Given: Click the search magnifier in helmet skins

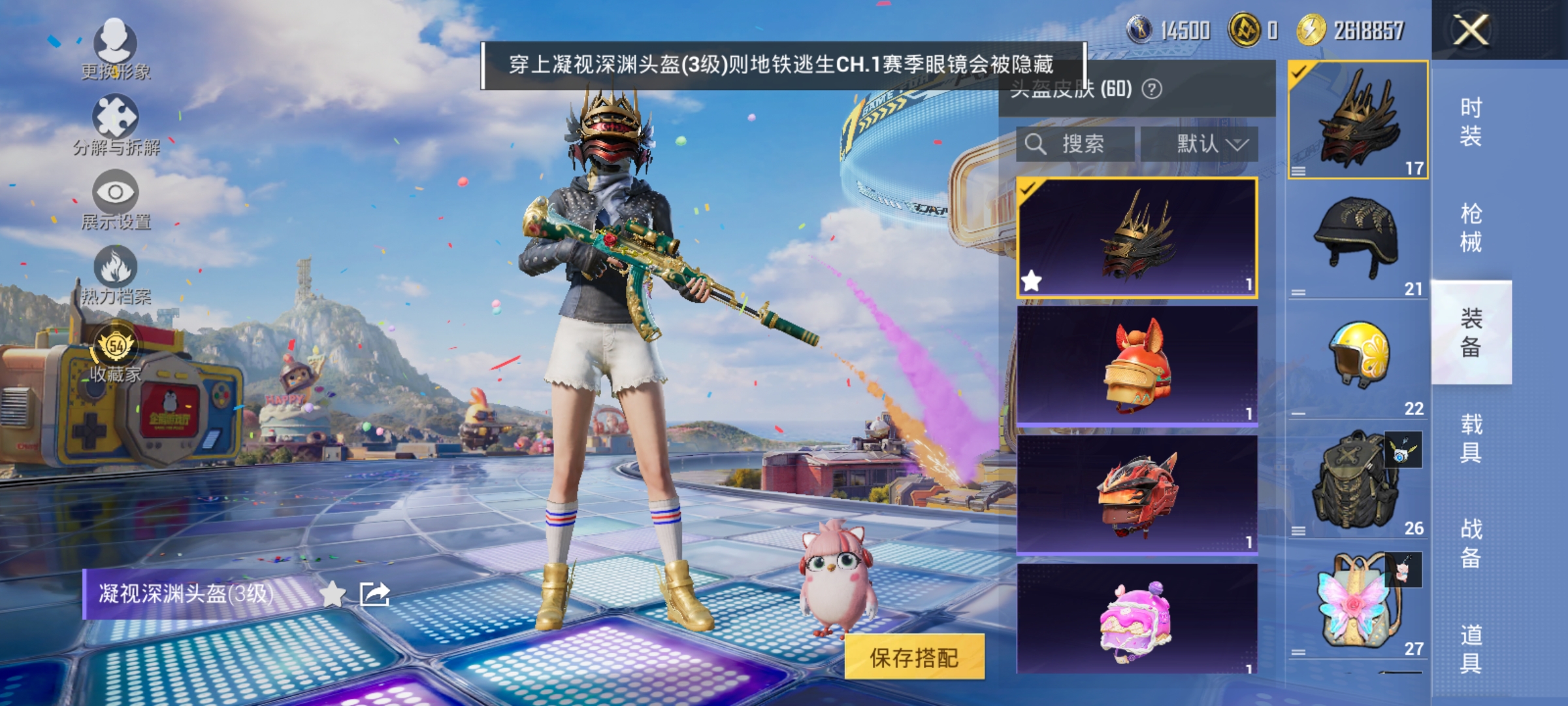Looking at the screenshot, I should click(1037, 144).
